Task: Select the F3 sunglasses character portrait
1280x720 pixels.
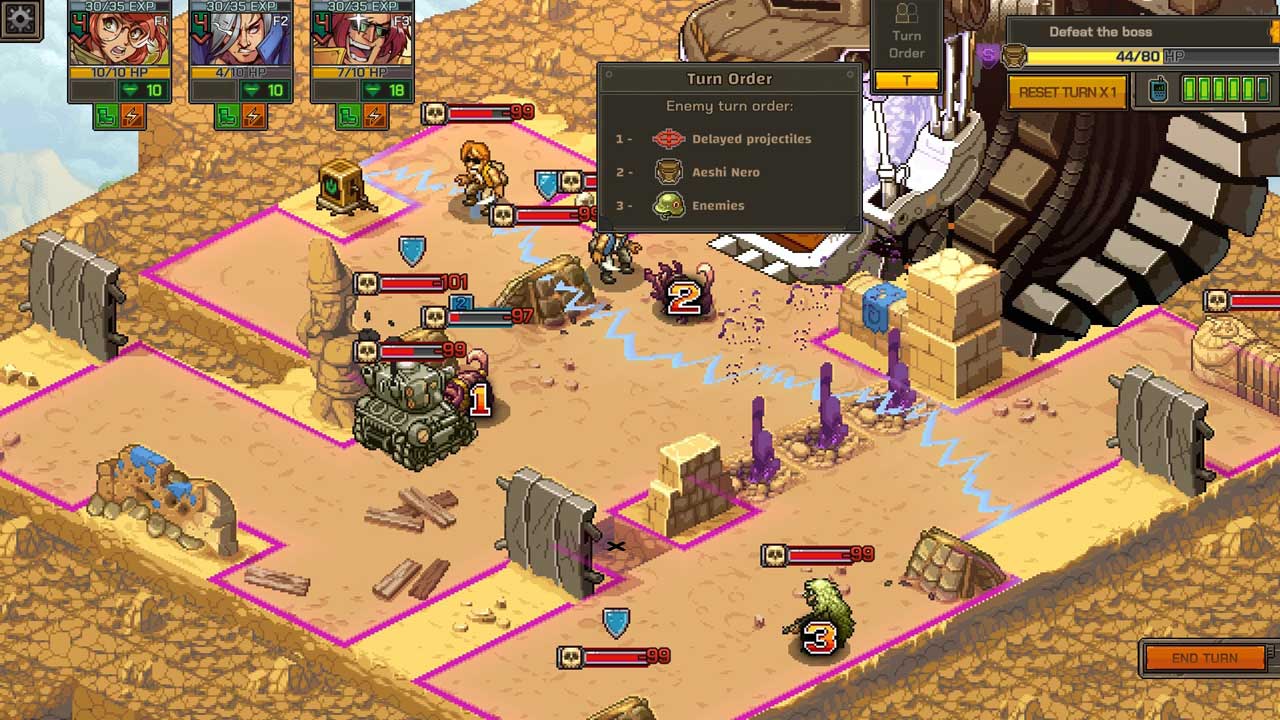Action: pyautogui.click(x=362, y=40)
